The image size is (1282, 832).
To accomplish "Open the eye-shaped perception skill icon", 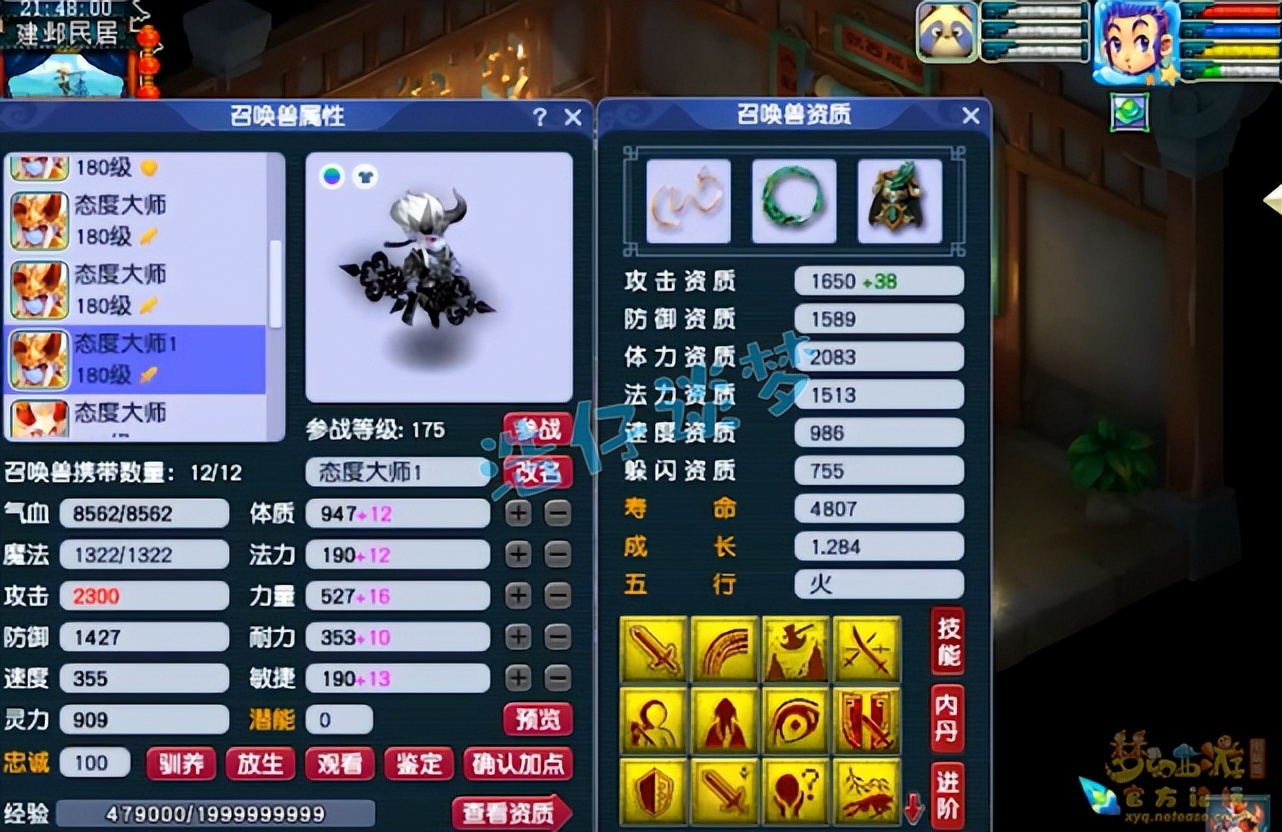I will (796, 722).
